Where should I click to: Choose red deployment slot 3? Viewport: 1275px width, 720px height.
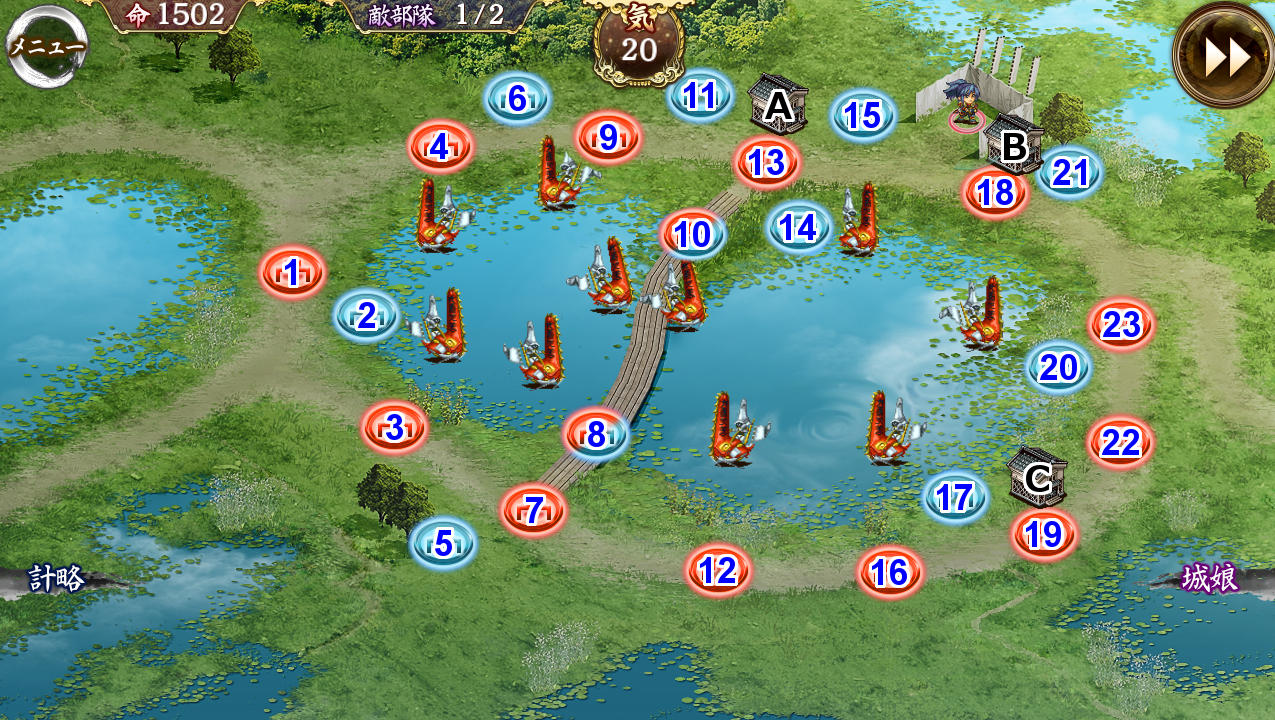coord(394,427)
